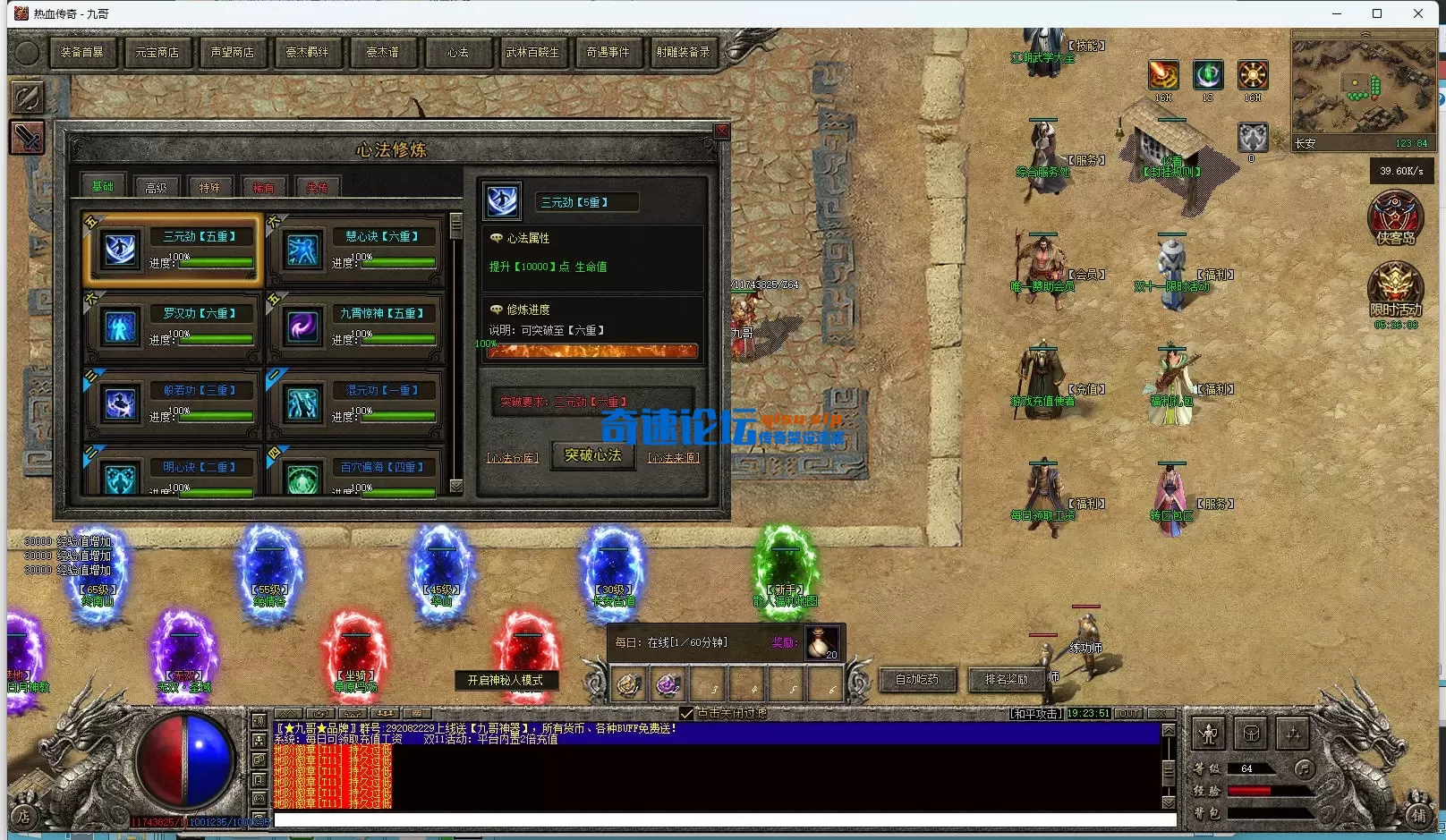Minimize the game window

click(1337, 13)
